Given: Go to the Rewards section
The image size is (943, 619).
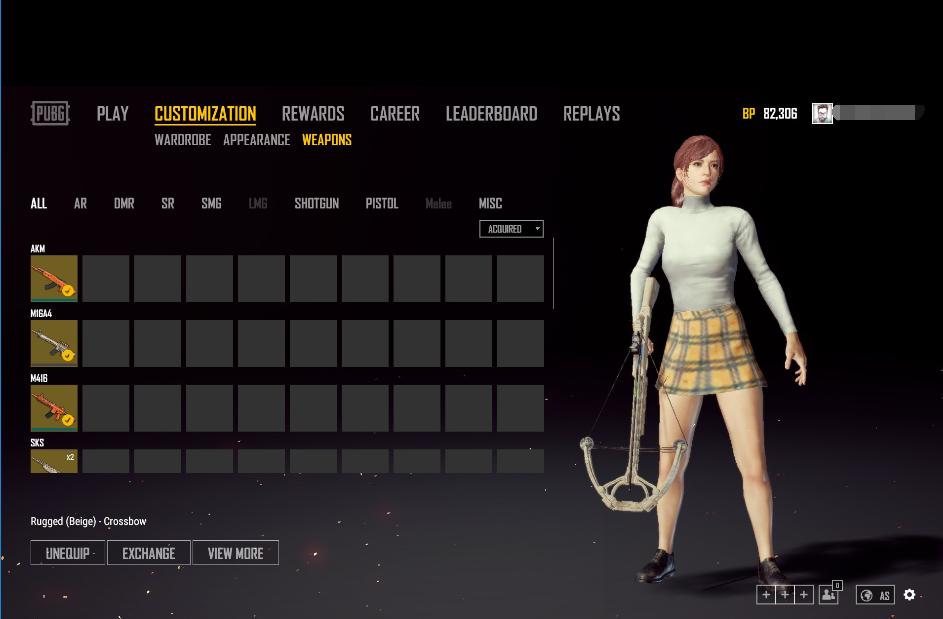Looking at the screenshot, I should click(313, 114).
